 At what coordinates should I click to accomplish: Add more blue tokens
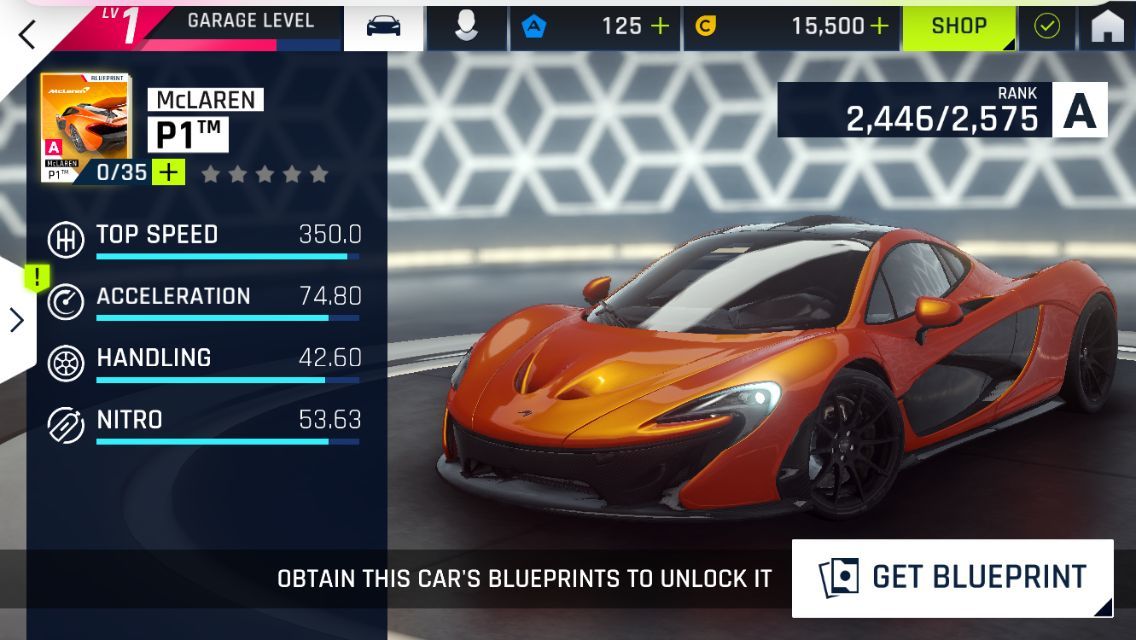point(660,27)
